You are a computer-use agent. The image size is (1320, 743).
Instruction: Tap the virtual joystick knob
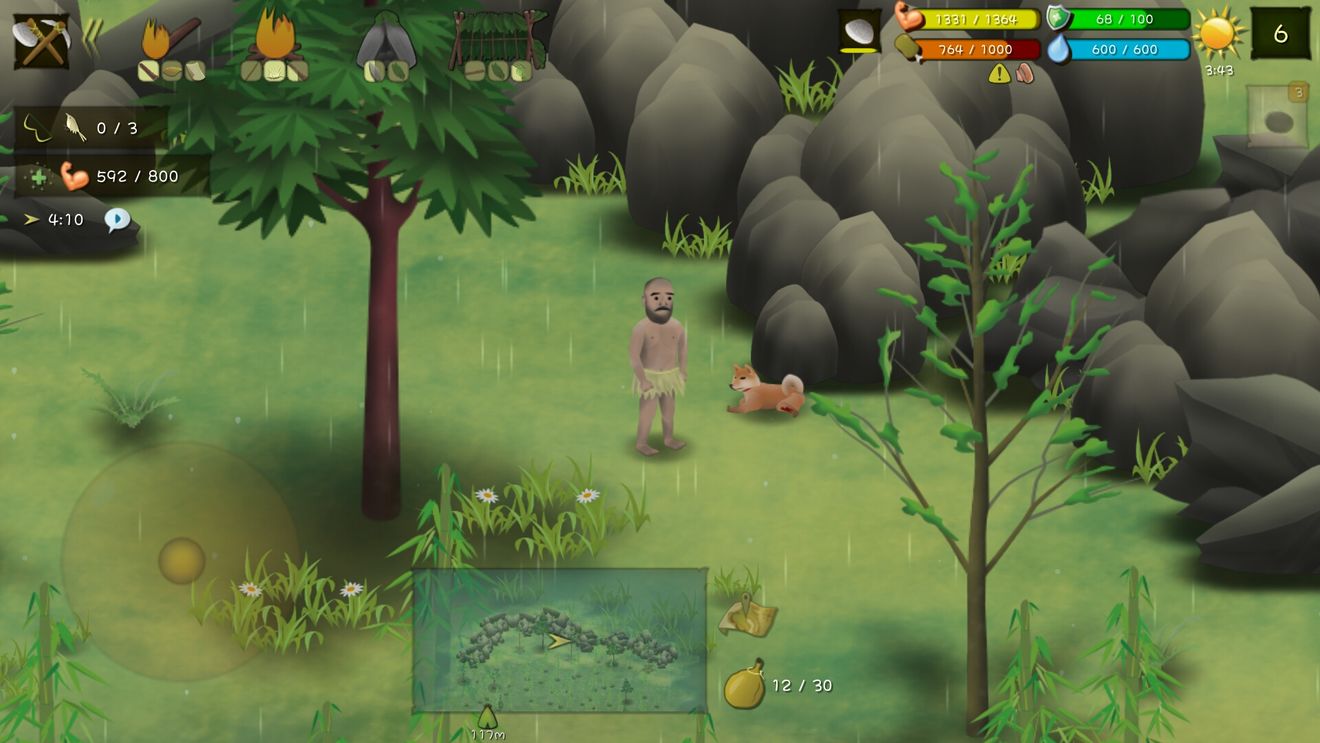(x=182, y=560)
